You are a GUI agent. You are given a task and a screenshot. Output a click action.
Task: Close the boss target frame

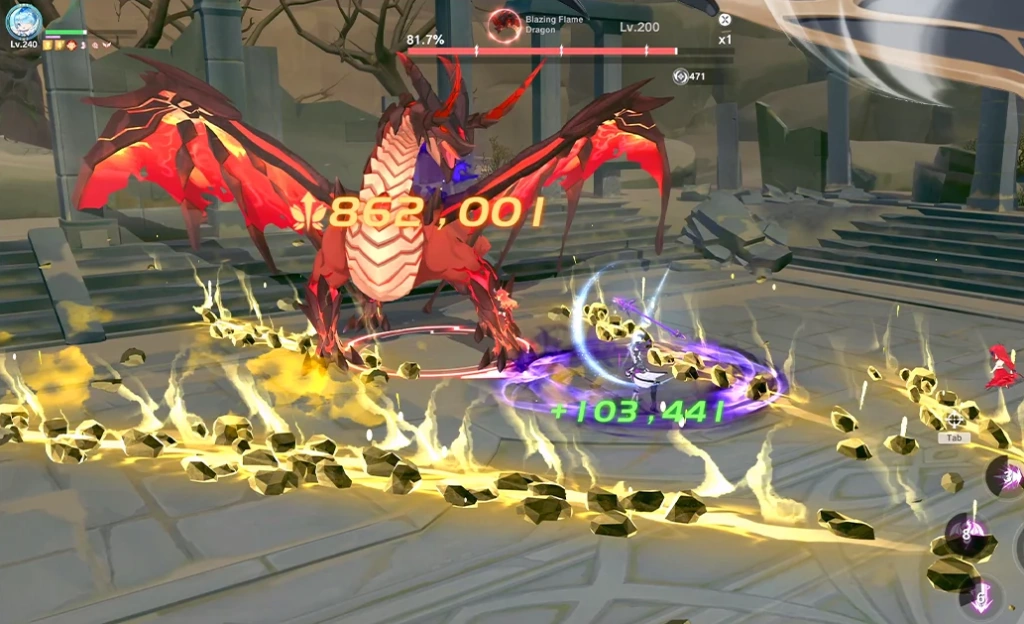[725, 19]
